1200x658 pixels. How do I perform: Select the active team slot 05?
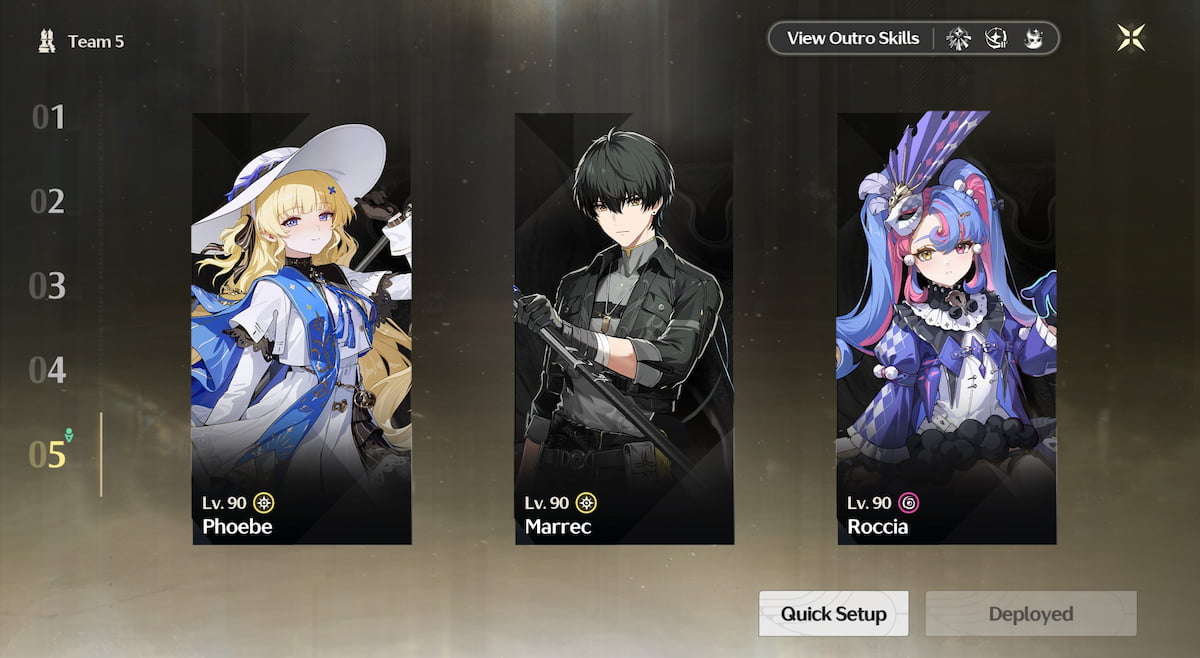[48, 455]
